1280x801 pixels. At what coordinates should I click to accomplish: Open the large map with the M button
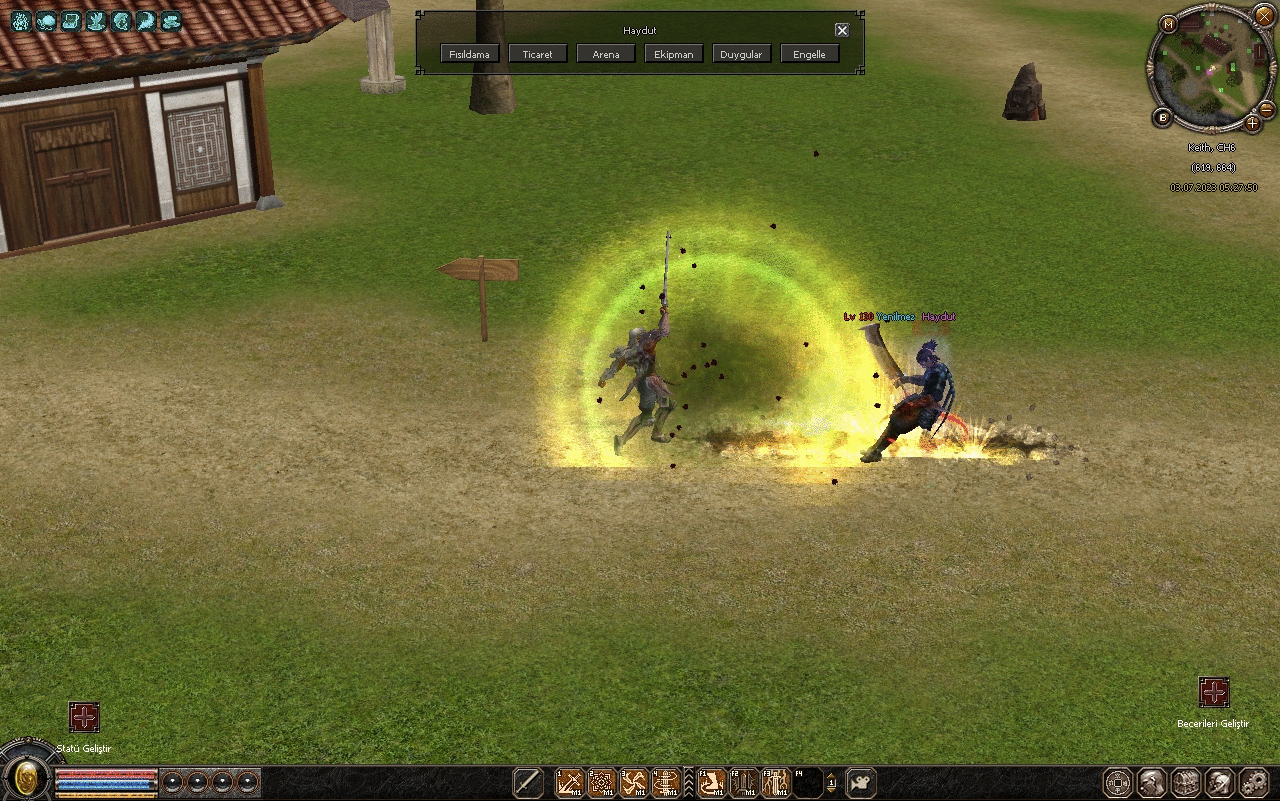click(1169, 23)
